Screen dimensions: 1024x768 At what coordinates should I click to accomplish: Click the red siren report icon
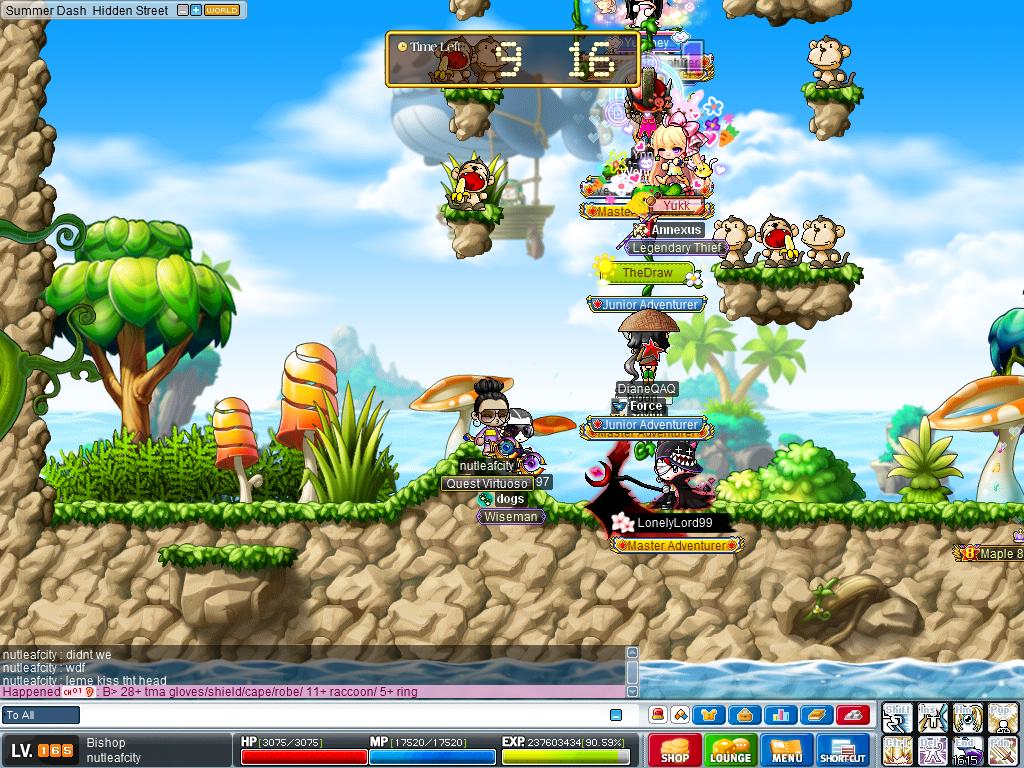(658, 715)
